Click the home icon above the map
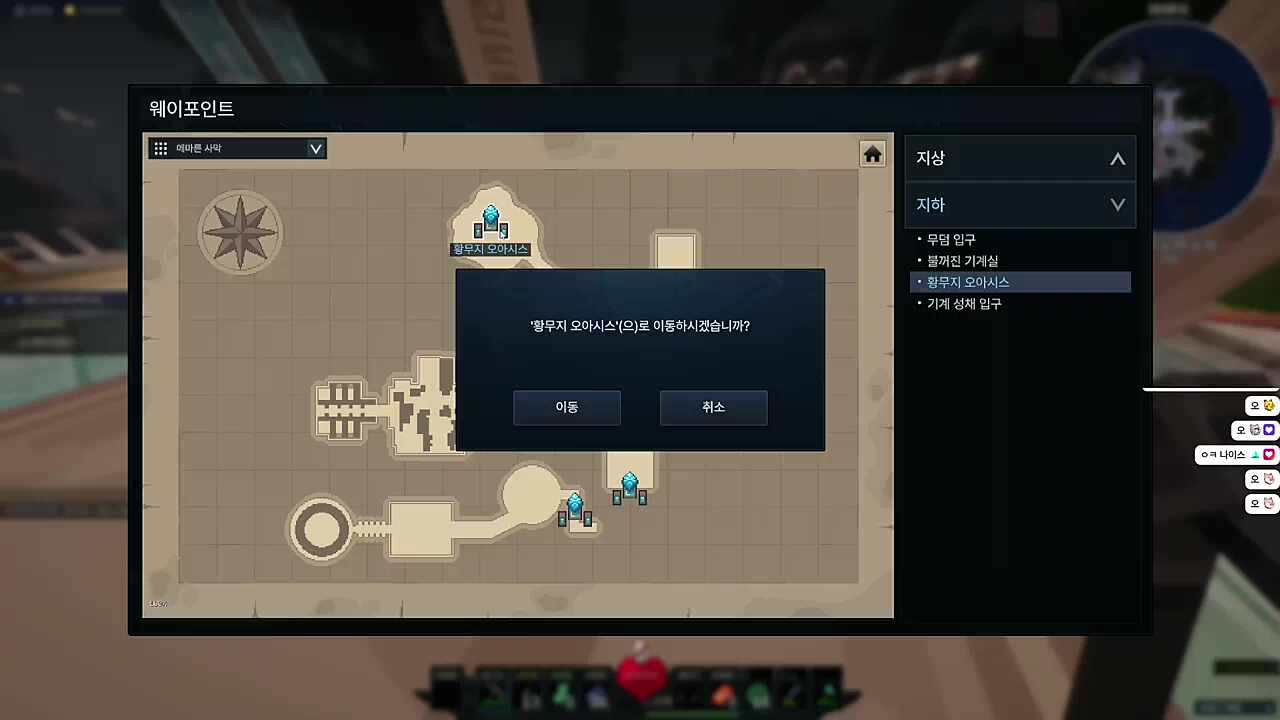Image resolution: width=1280 pixels, height=720 pixels. pyautogui.click(x=871, y=154)
